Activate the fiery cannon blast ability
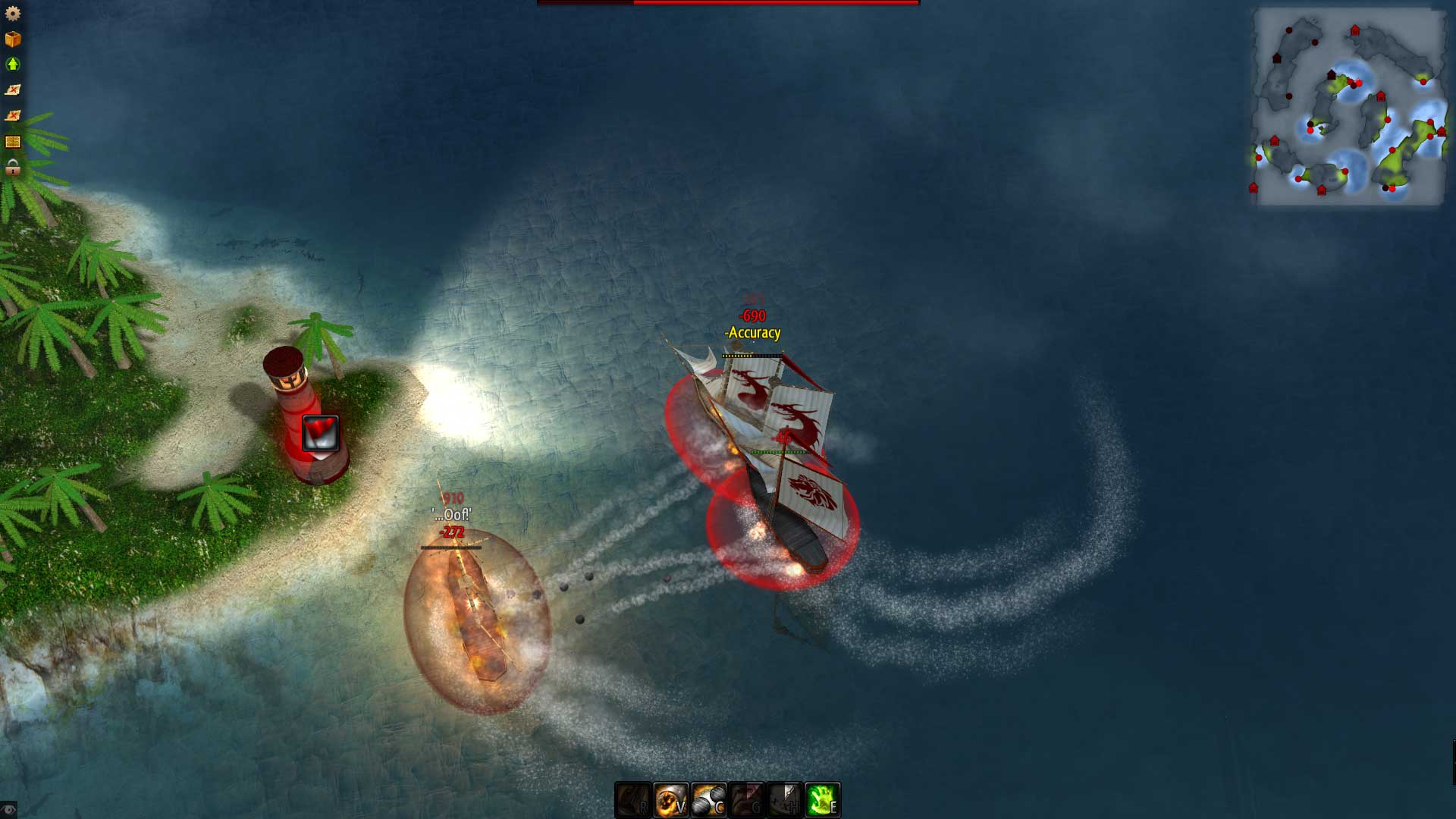This screenshot has width=1456, height=819. coord(671,800)
